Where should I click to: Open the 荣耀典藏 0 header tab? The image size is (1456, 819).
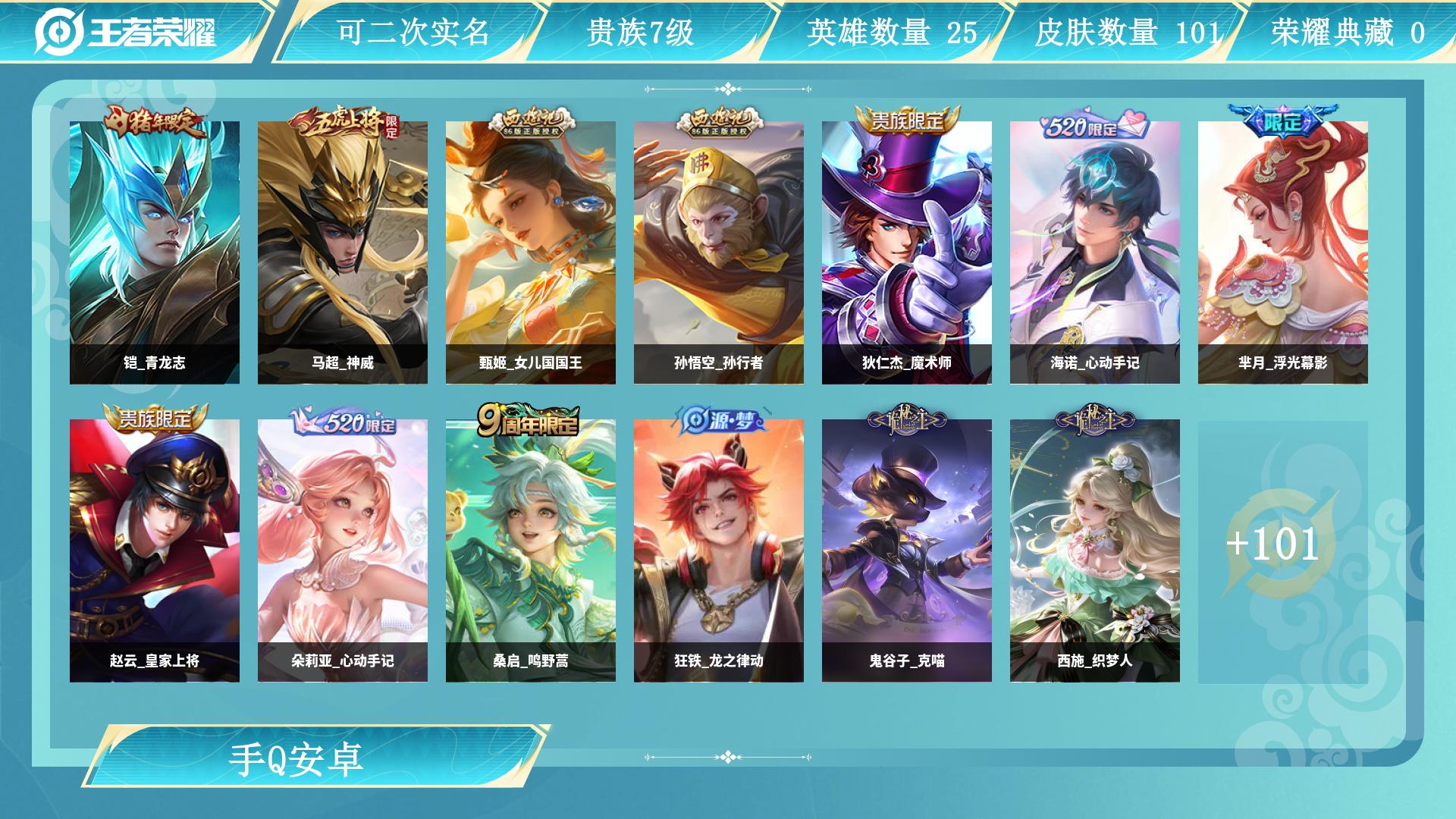[x=1348, y=33]
